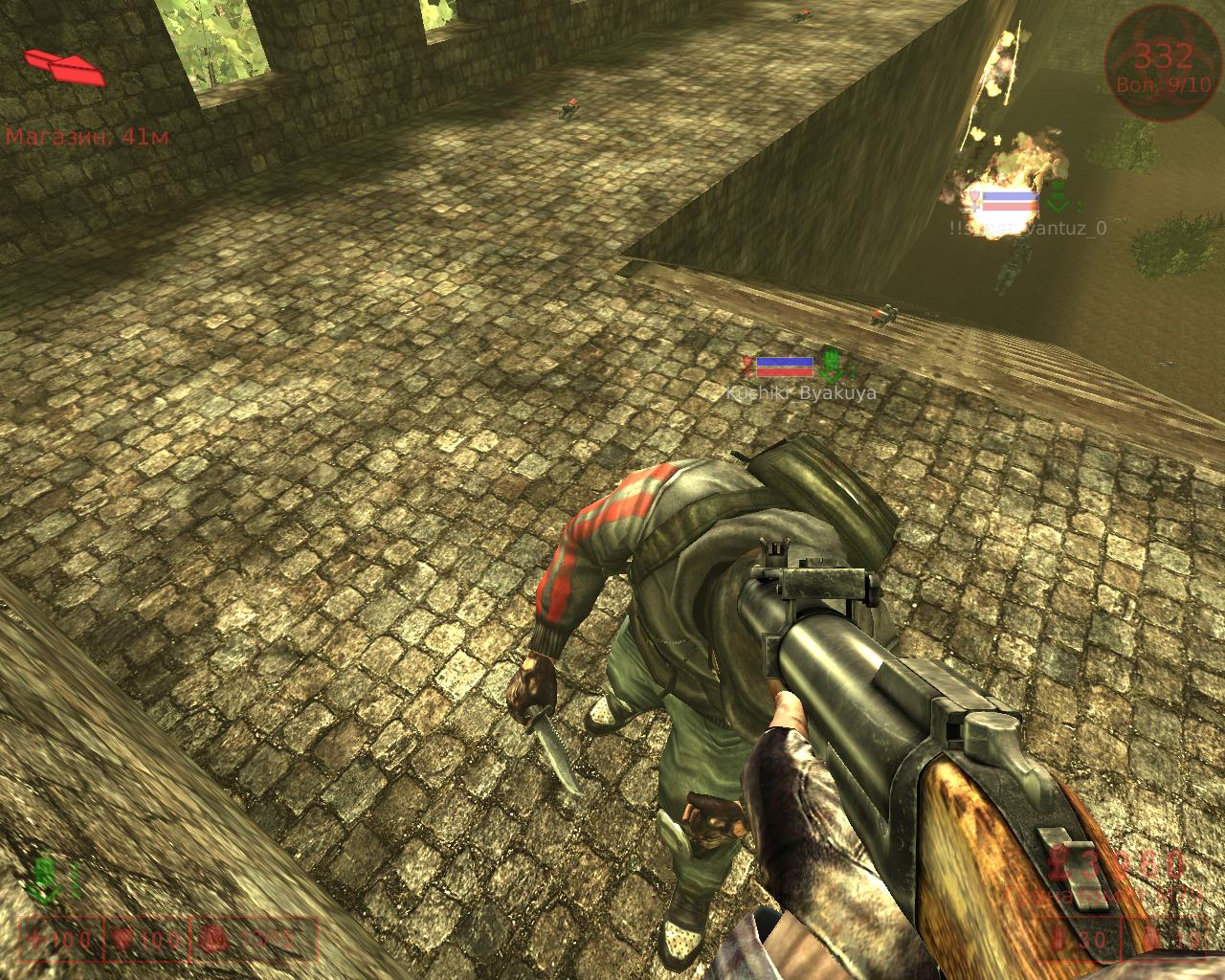Click the perk icon above vantuz_0's name
Screen dimensions: 1225x980
(1058, 198)
